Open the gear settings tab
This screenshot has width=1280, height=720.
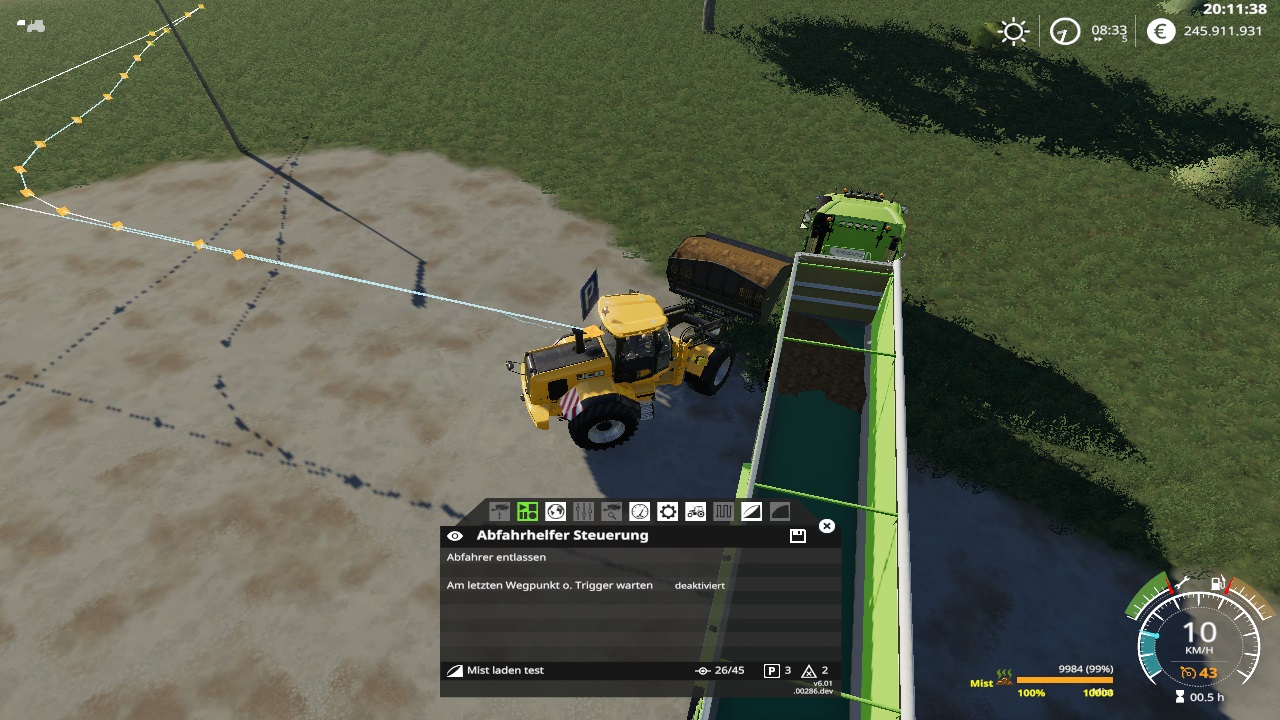tap(667, 512)
